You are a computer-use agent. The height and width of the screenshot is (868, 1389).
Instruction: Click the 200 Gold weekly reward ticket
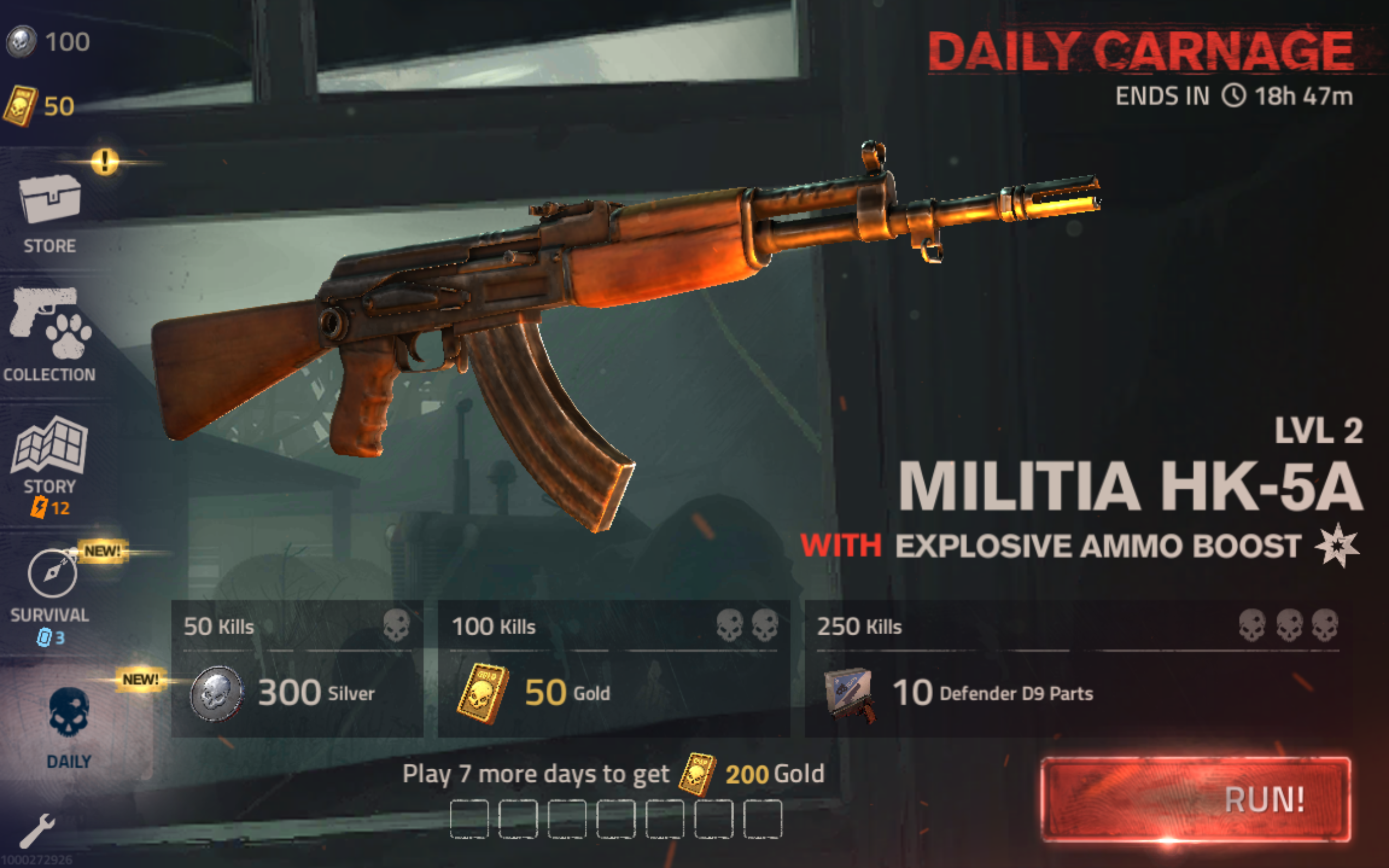698,772
